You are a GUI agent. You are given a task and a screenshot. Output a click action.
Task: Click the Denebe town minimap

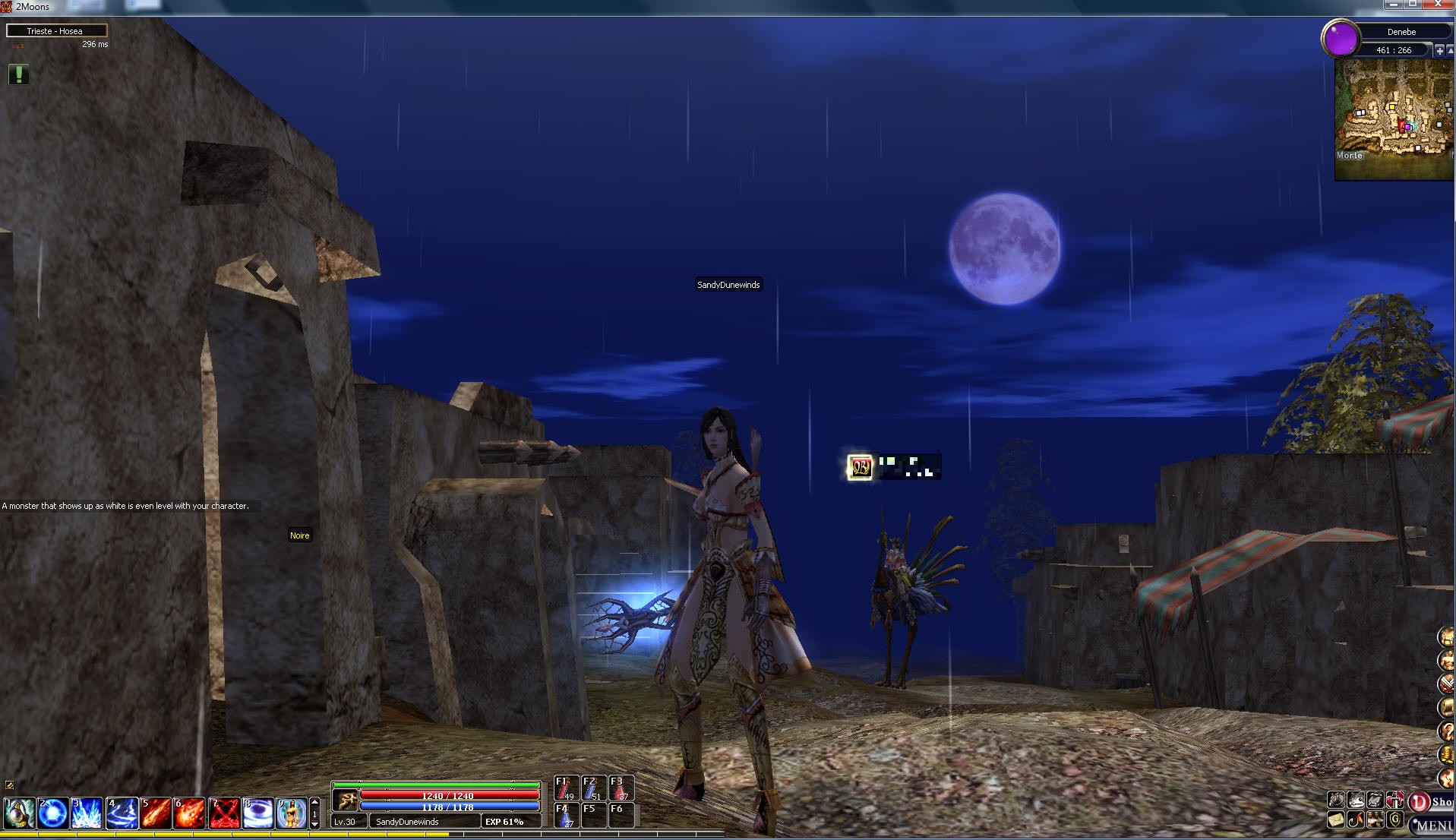tap(1394, 118)
